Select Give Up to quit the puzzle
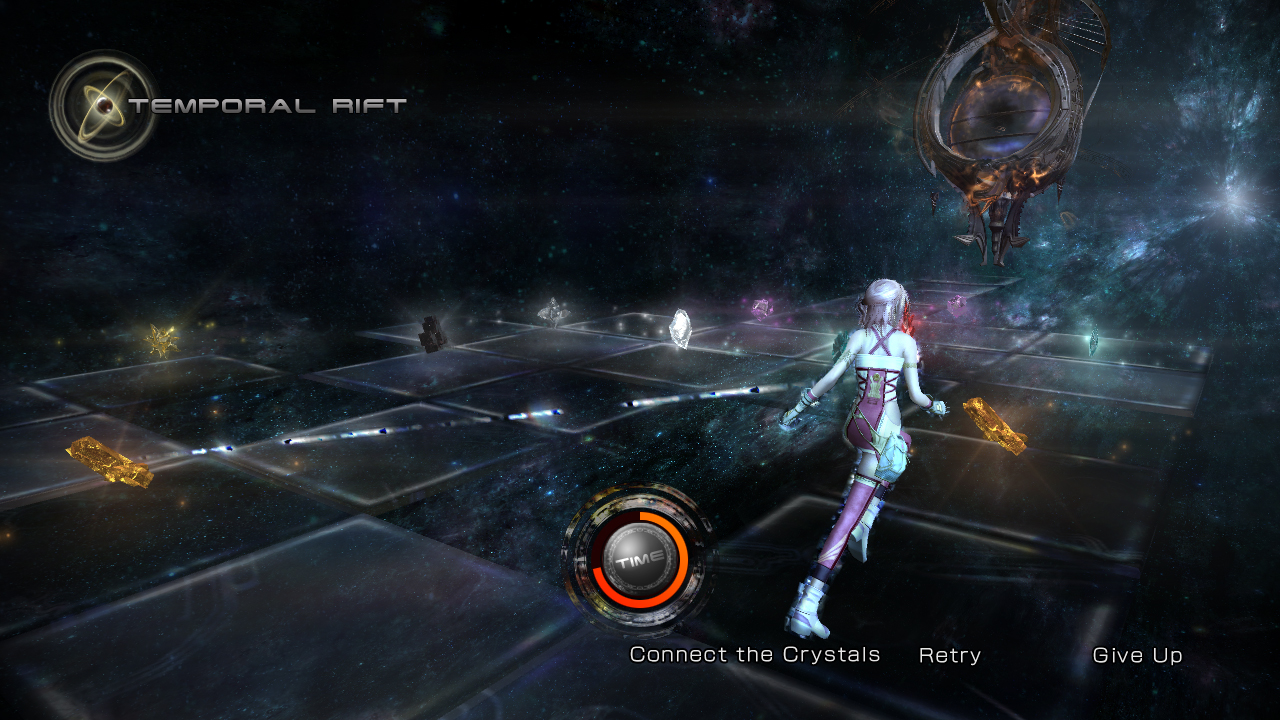The width and height of the screenshot is (1280, 720). tap(1137, 656)
